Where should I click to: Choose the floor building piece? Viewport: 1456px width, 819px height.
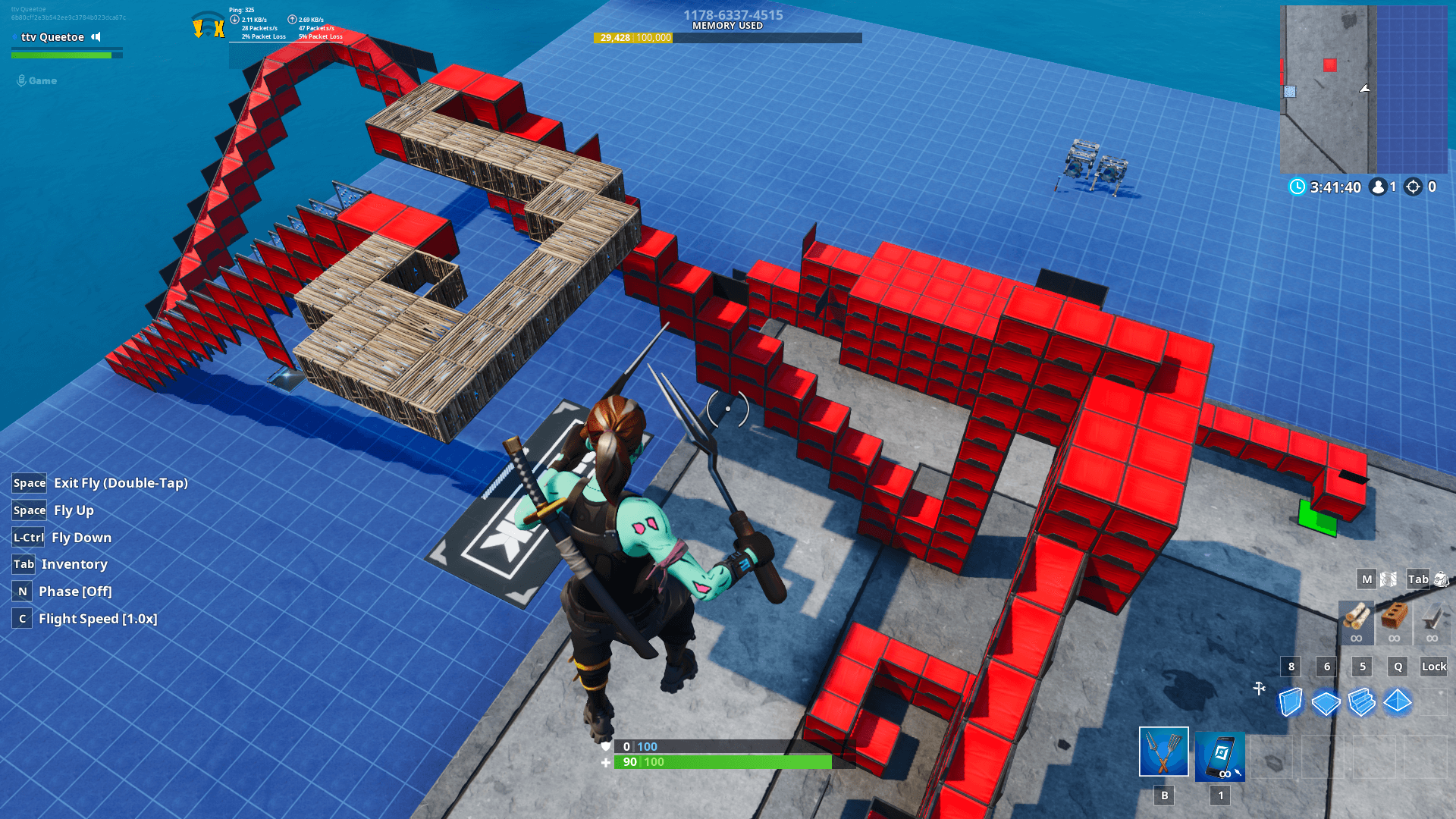1326,703
